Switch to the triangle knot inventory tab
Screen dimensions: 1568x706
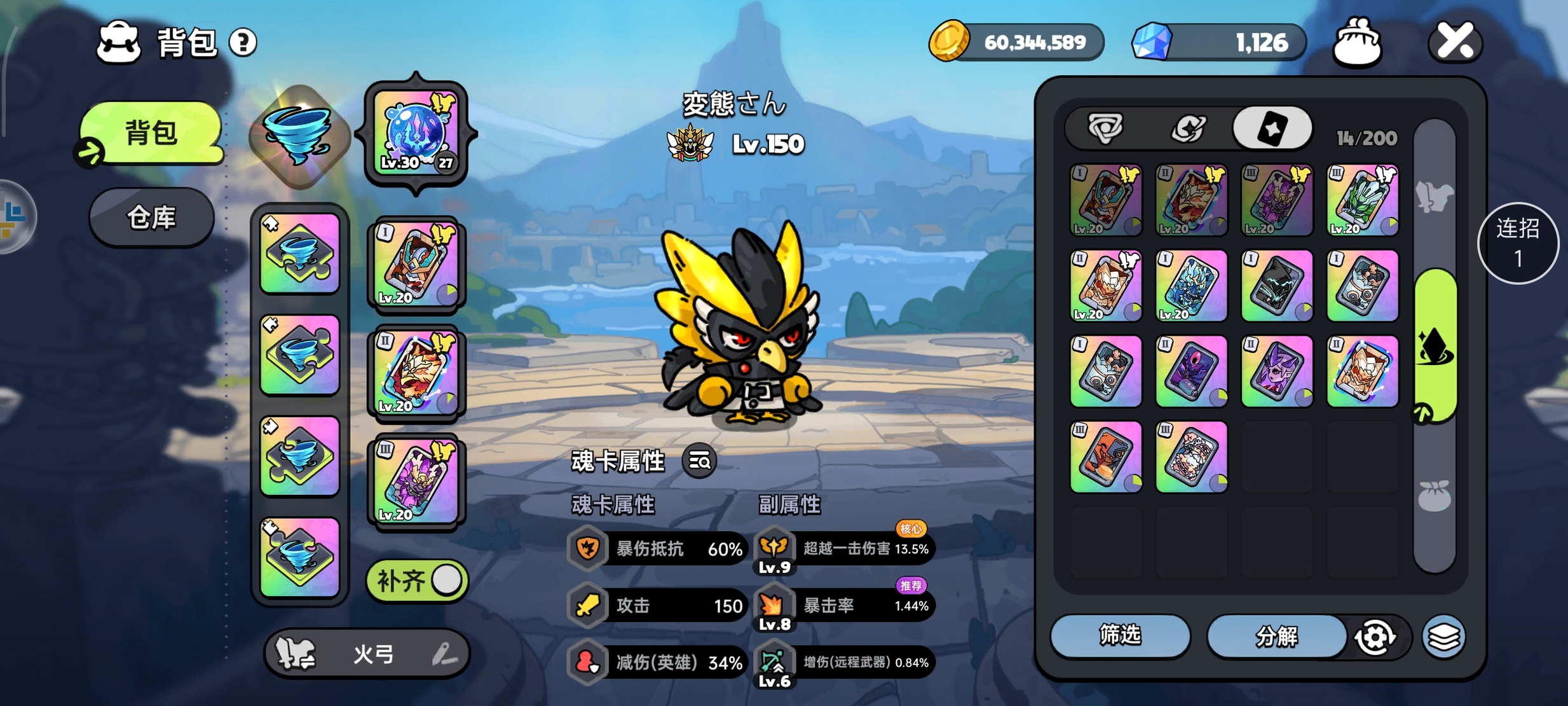point(1105,128)
